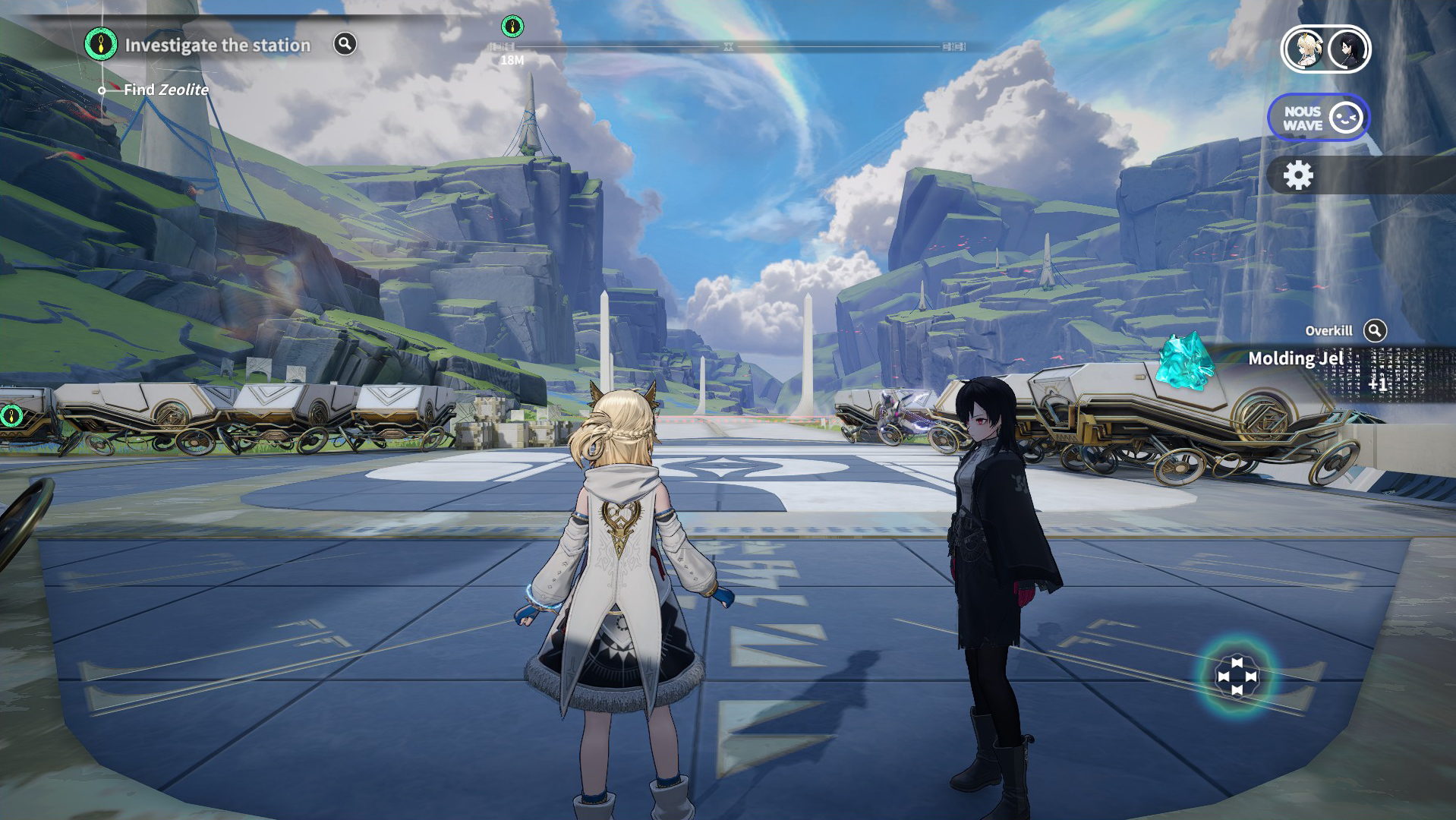1456x820 pixels.
Task: Open the Investigate the station quest tracker
Action: 217,45
